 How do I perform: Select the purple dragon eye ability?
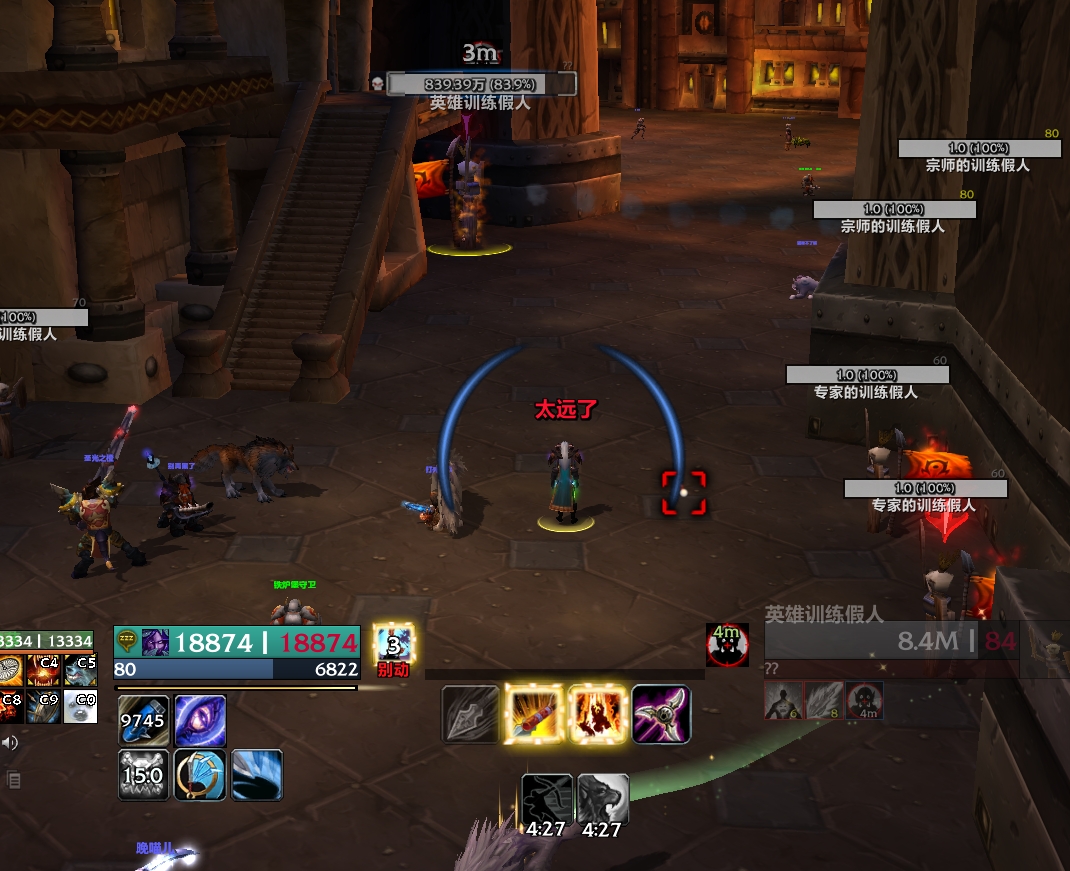point(201,720)
